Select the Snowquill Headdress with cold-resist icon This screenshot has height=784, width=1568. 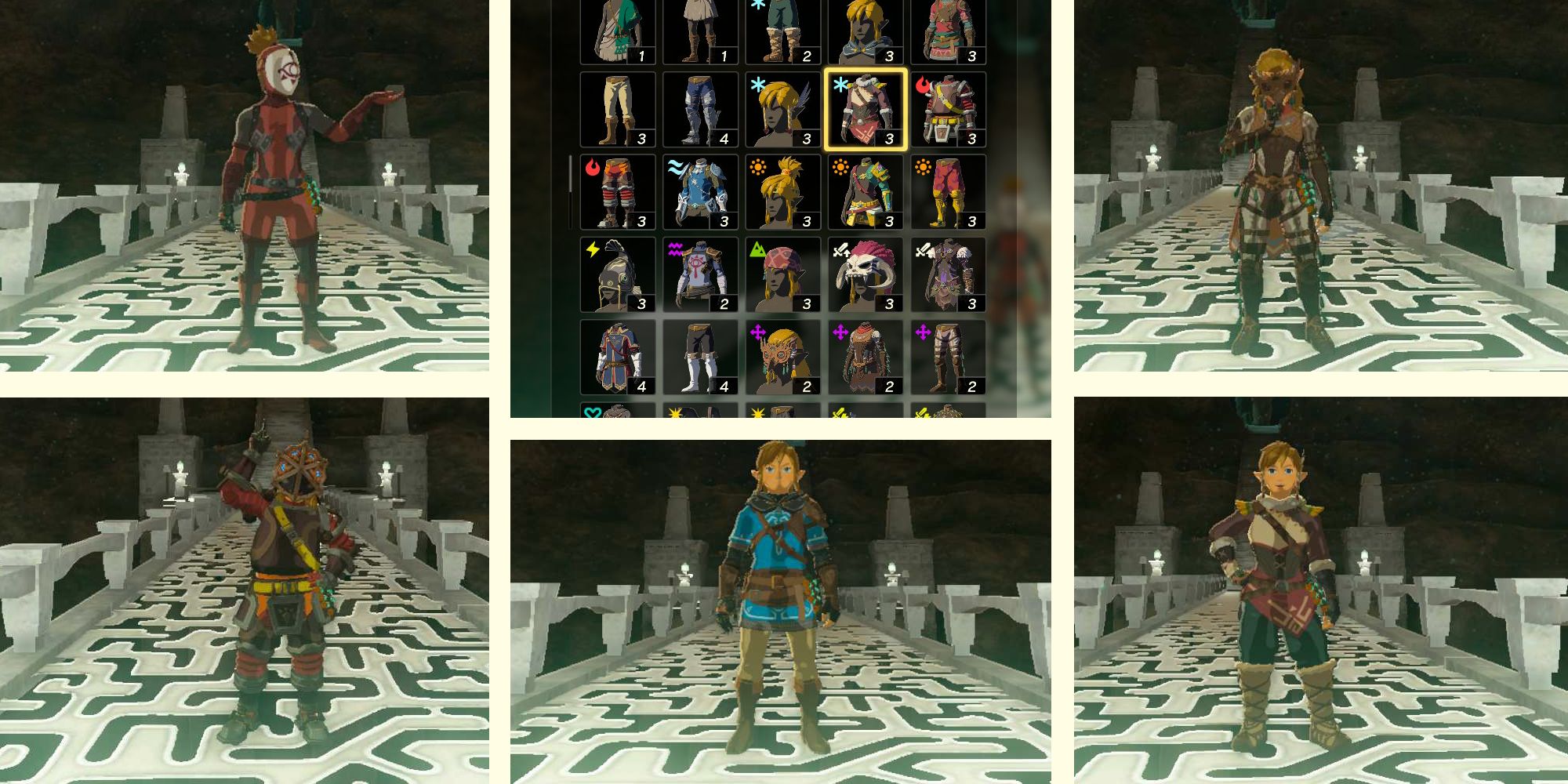tap(782, 110)
